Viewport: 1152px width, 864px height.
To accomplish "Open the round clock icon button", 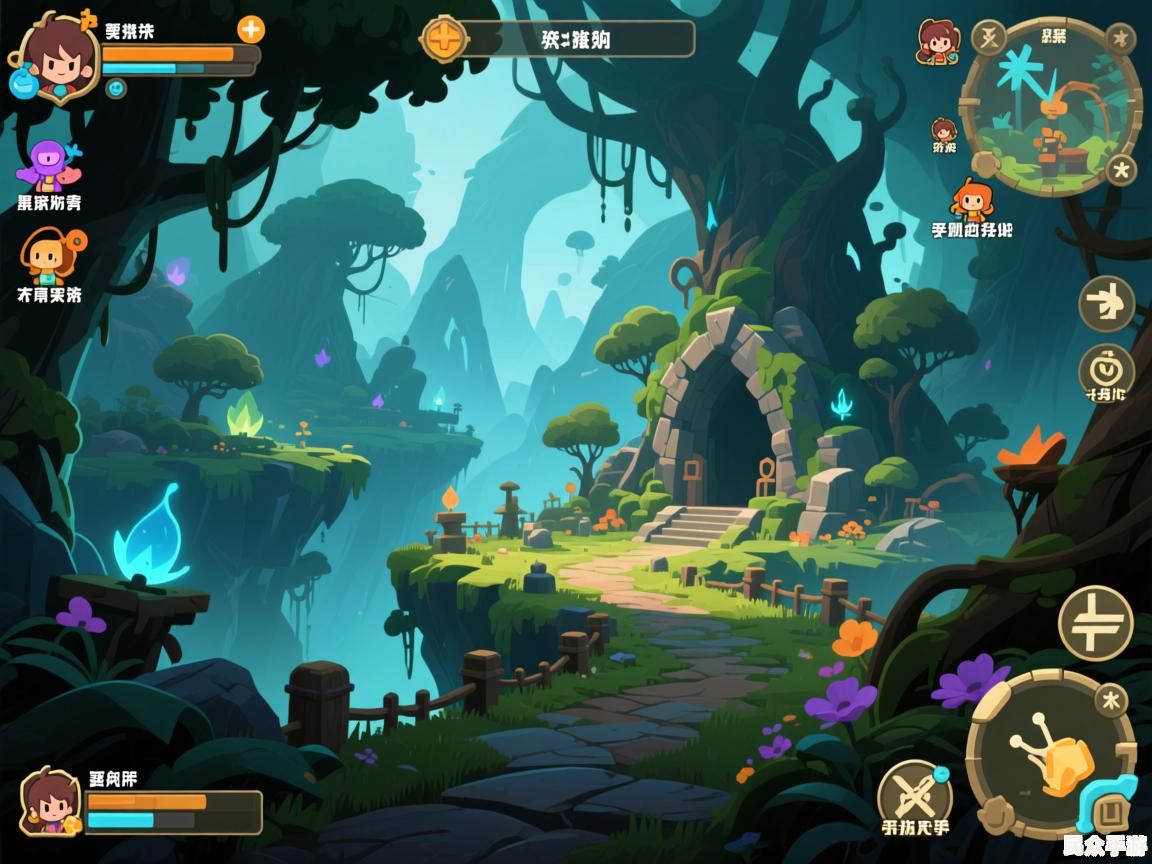I will [1106, 368].
